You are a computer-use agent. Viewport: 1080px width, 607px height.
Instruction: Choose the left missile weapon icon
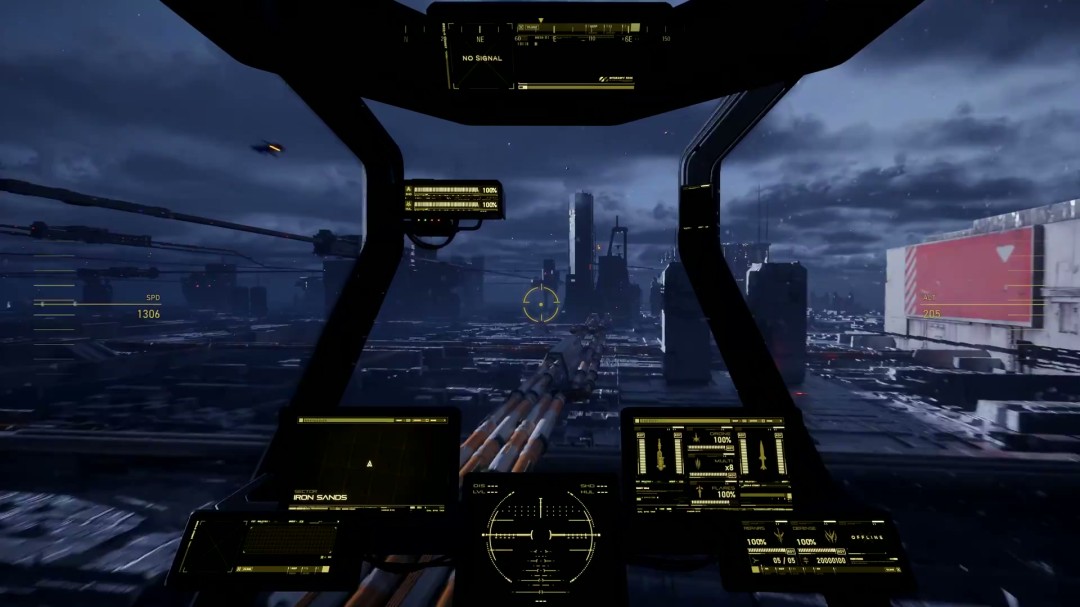(x=660, y=453)
